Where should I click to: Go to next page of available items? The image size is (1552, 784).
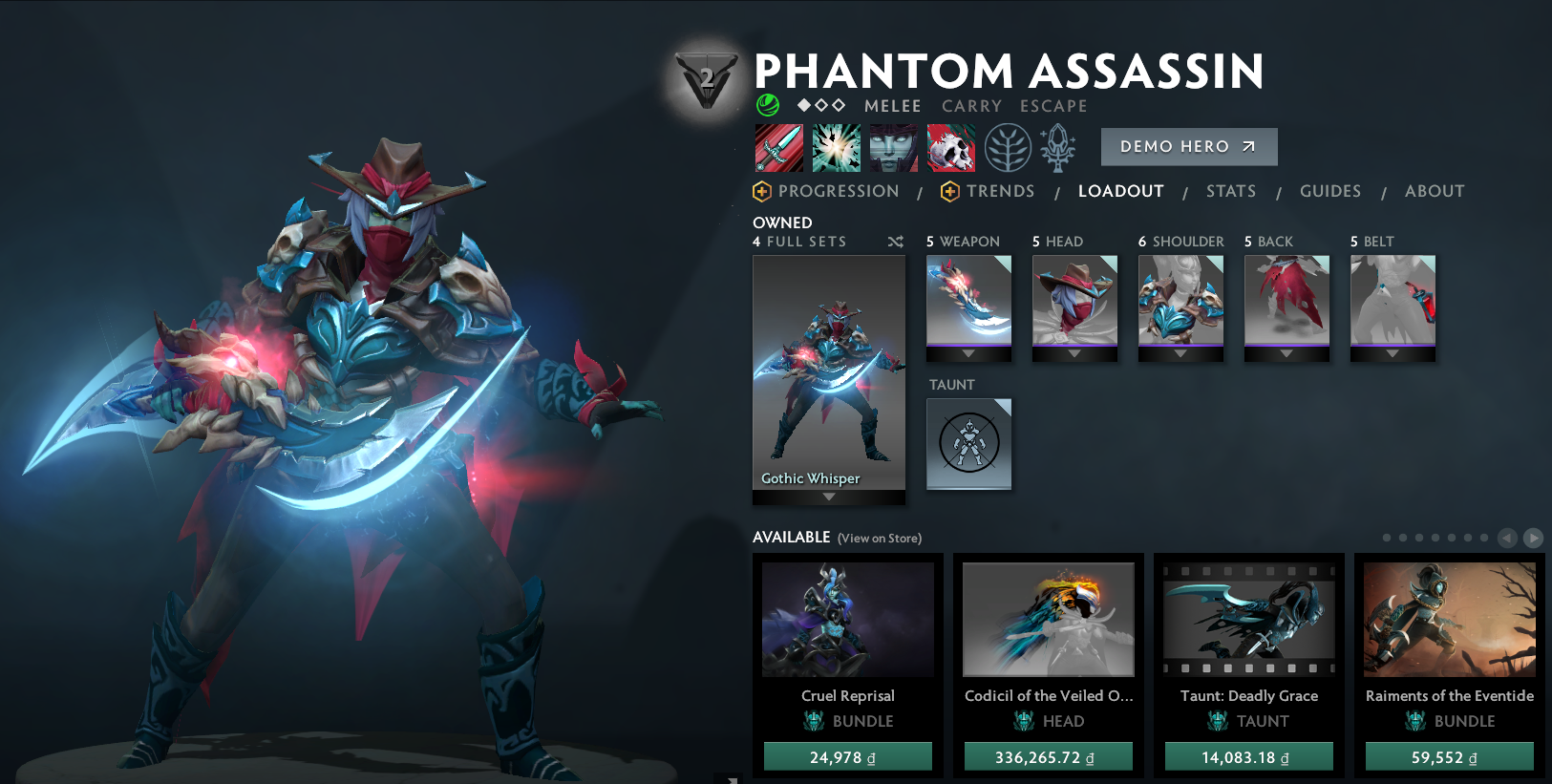pyautogui.click(x=1533, y=538)
